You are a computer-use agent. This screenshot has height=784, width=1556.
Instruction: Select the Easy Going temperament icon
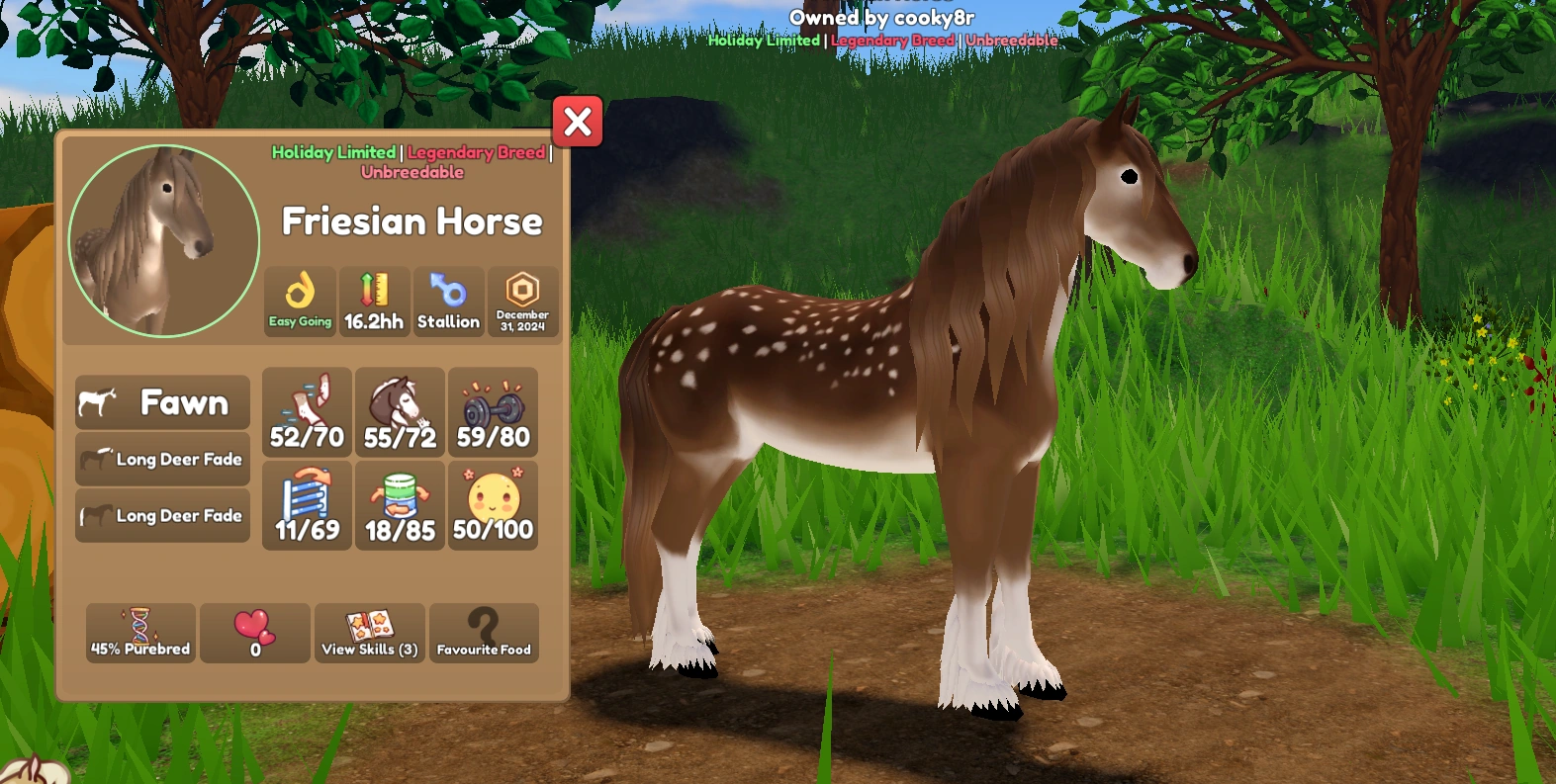(300, 302)
